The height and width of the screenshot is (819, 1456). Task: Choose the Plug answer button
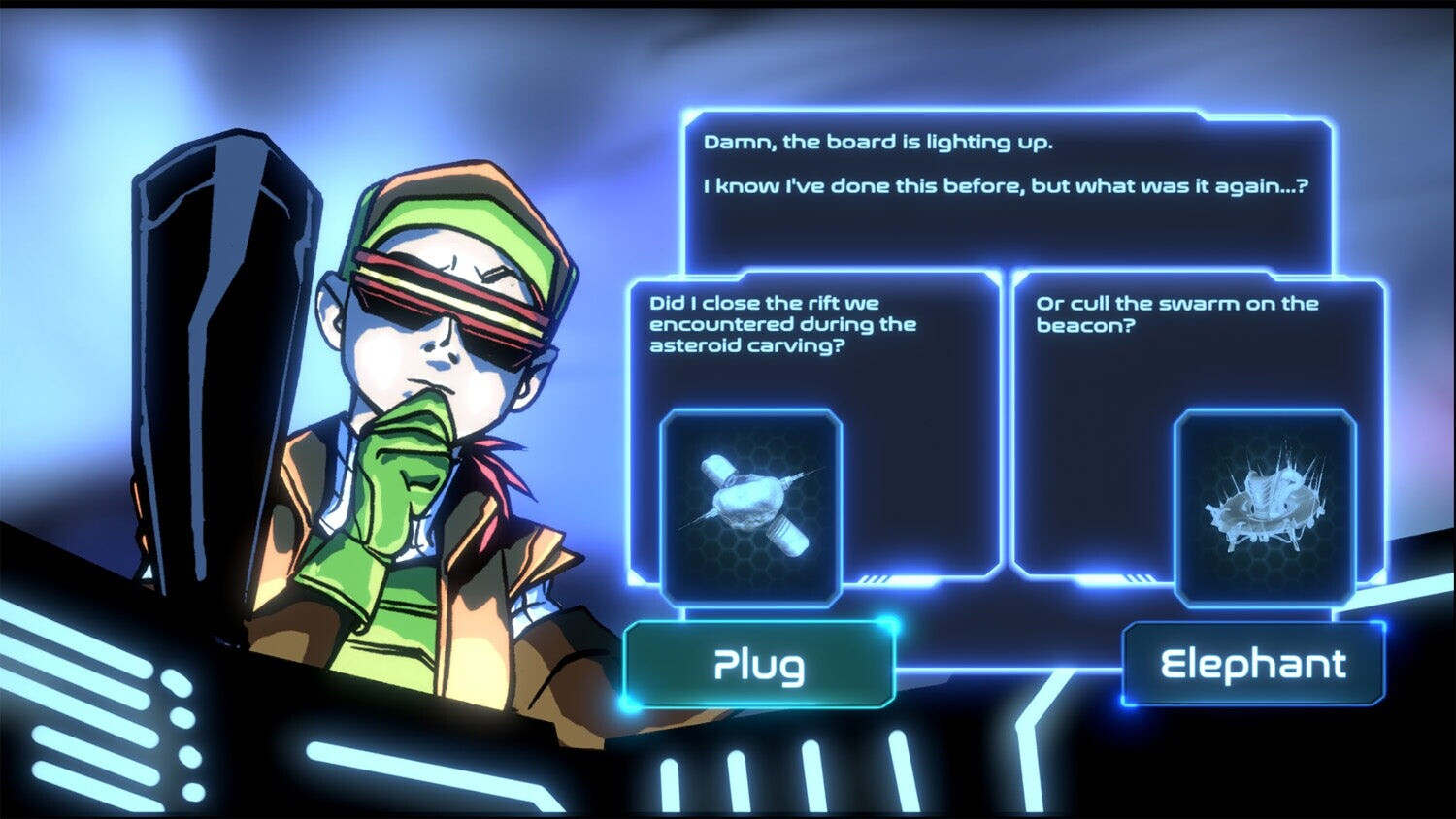[758, 665]
